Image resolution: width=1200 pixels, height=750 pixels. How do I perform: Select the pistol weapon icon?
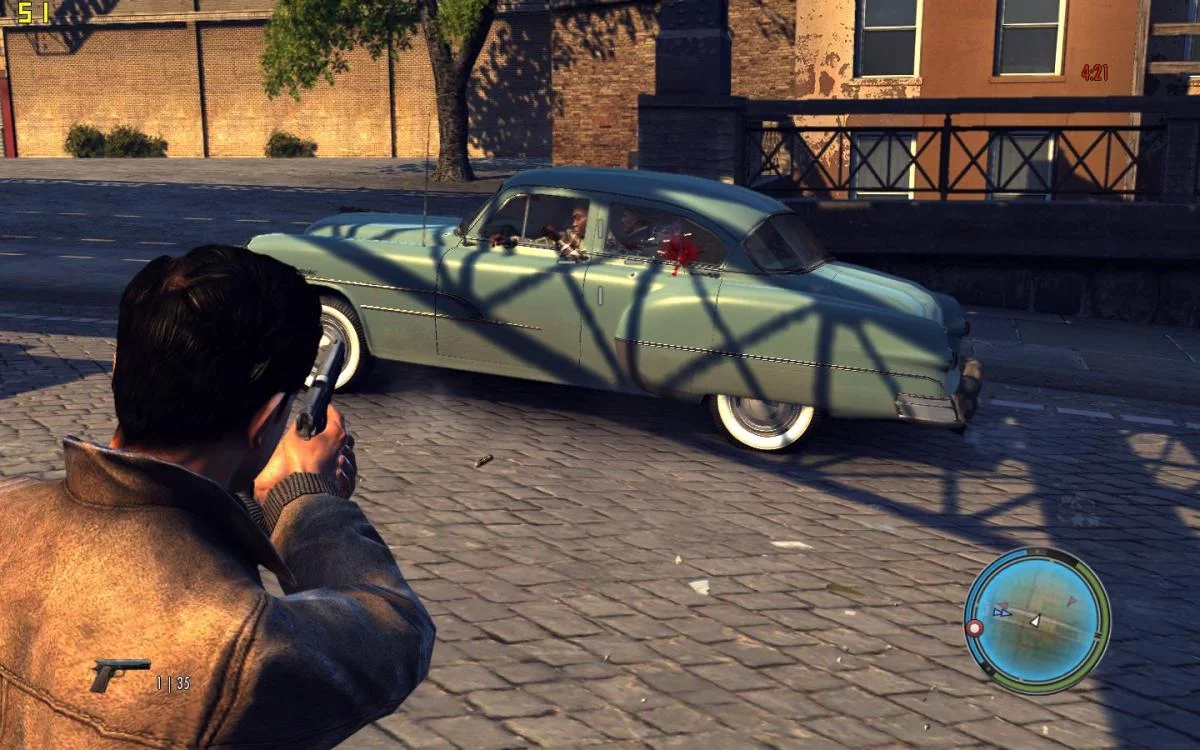coord(119,673)
